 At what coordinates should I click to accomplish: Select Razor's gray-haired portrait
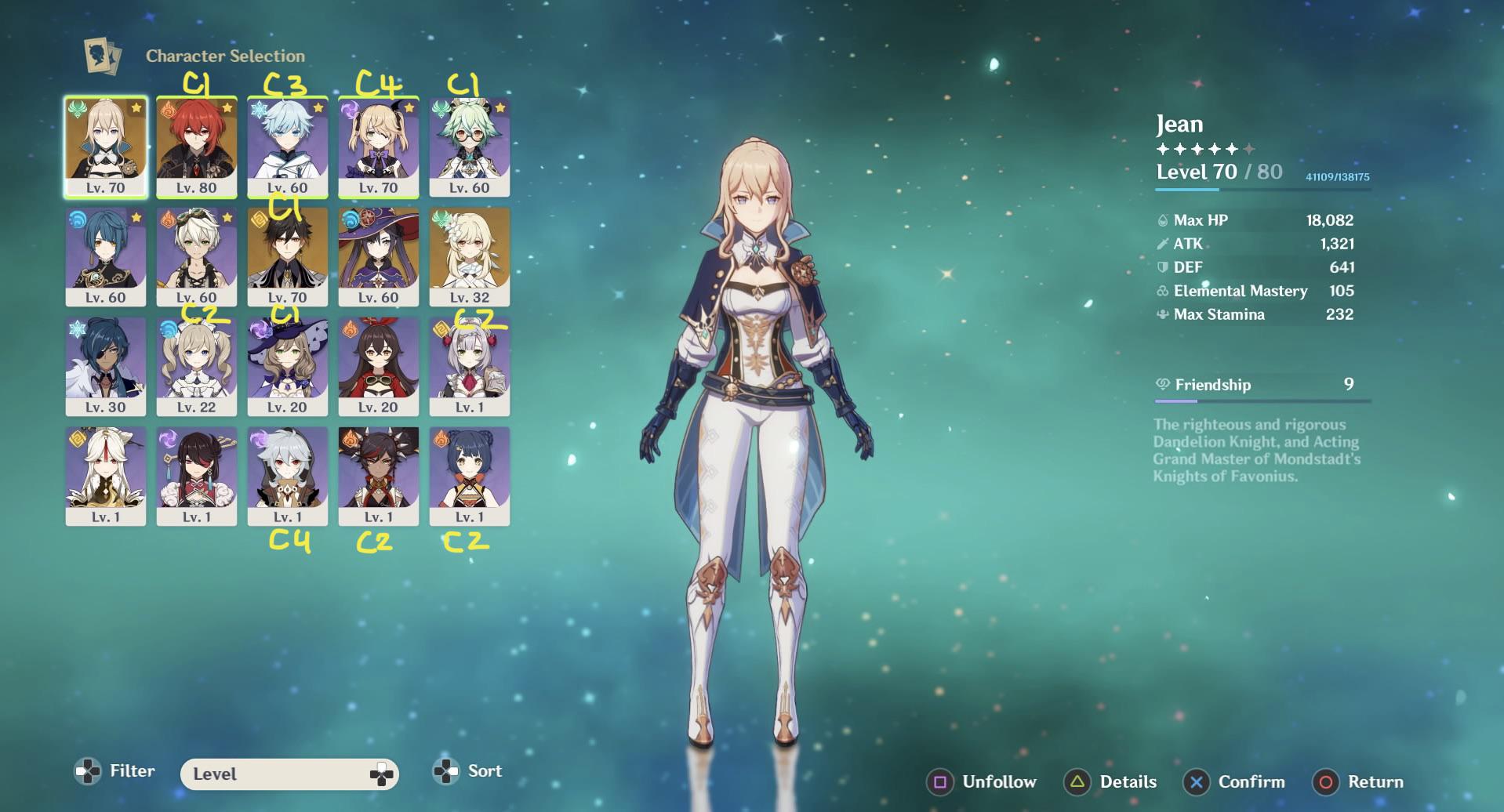click(x=287, y=476)
